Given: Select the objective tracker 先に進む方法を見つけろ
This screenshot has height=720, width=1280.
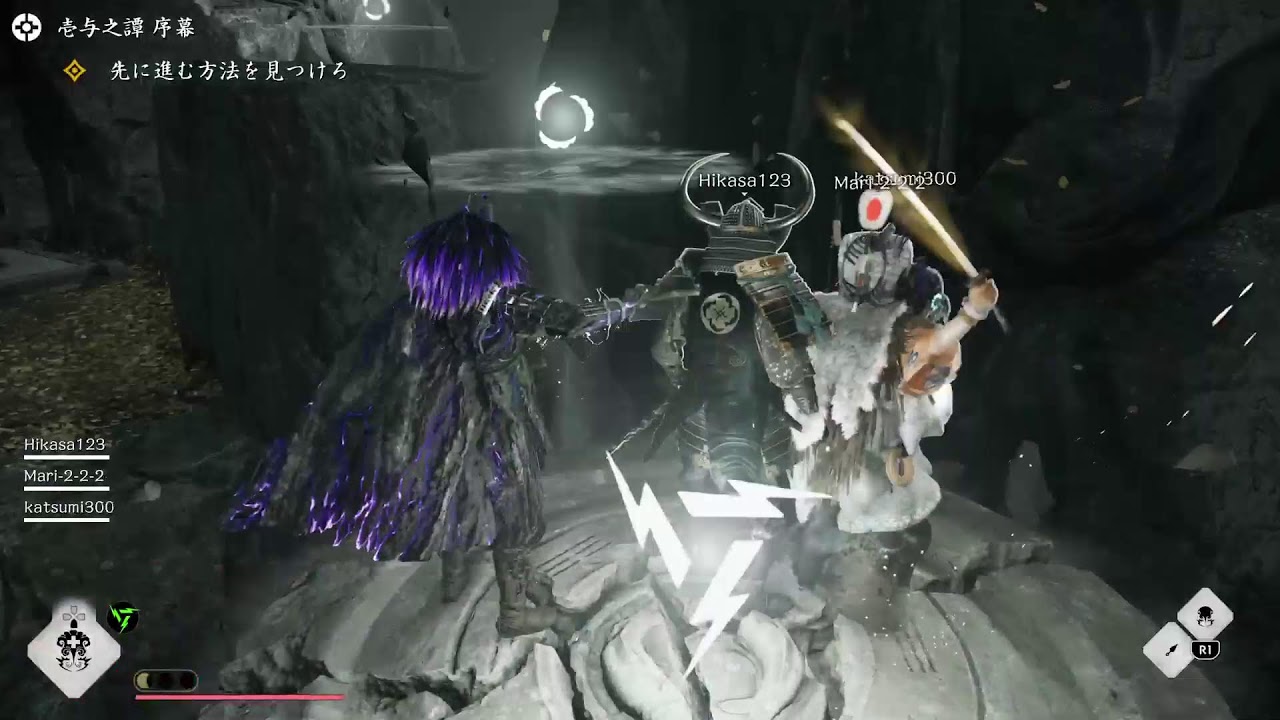Looking at the screenshot, I should 228,71.
